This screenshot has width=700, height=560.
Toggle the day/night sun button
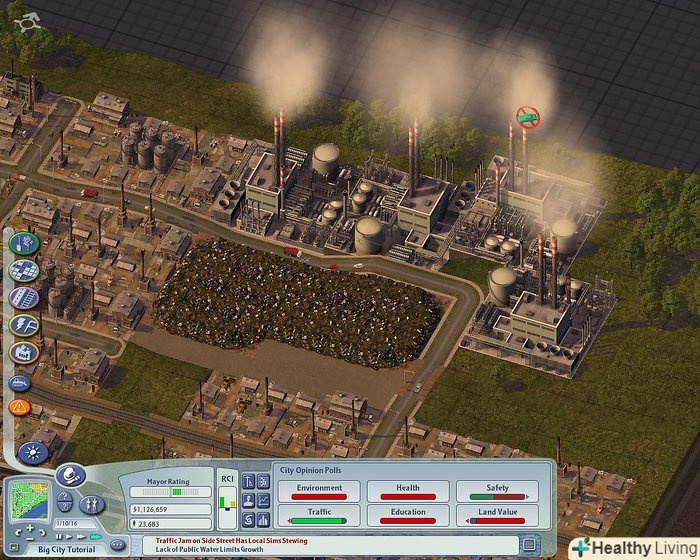click(x=32, y=453)
